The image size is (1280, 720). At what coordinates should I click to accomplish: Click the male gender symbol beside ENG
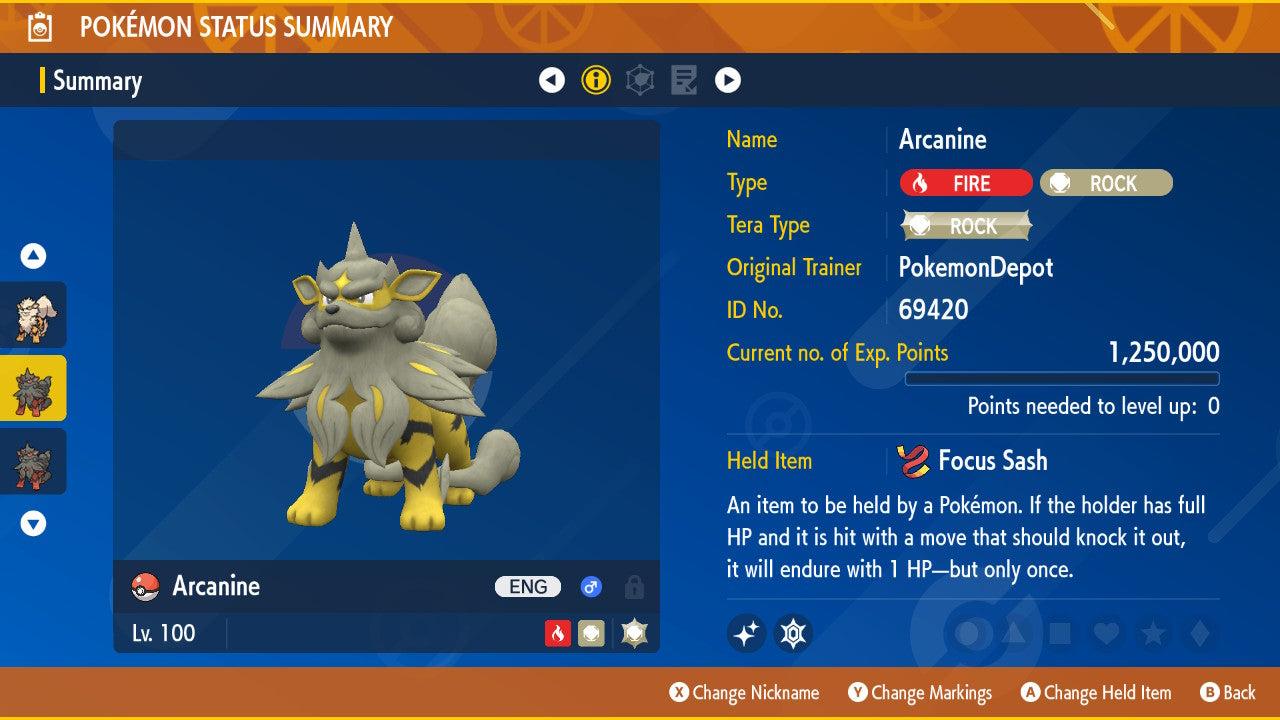[591, 587]
